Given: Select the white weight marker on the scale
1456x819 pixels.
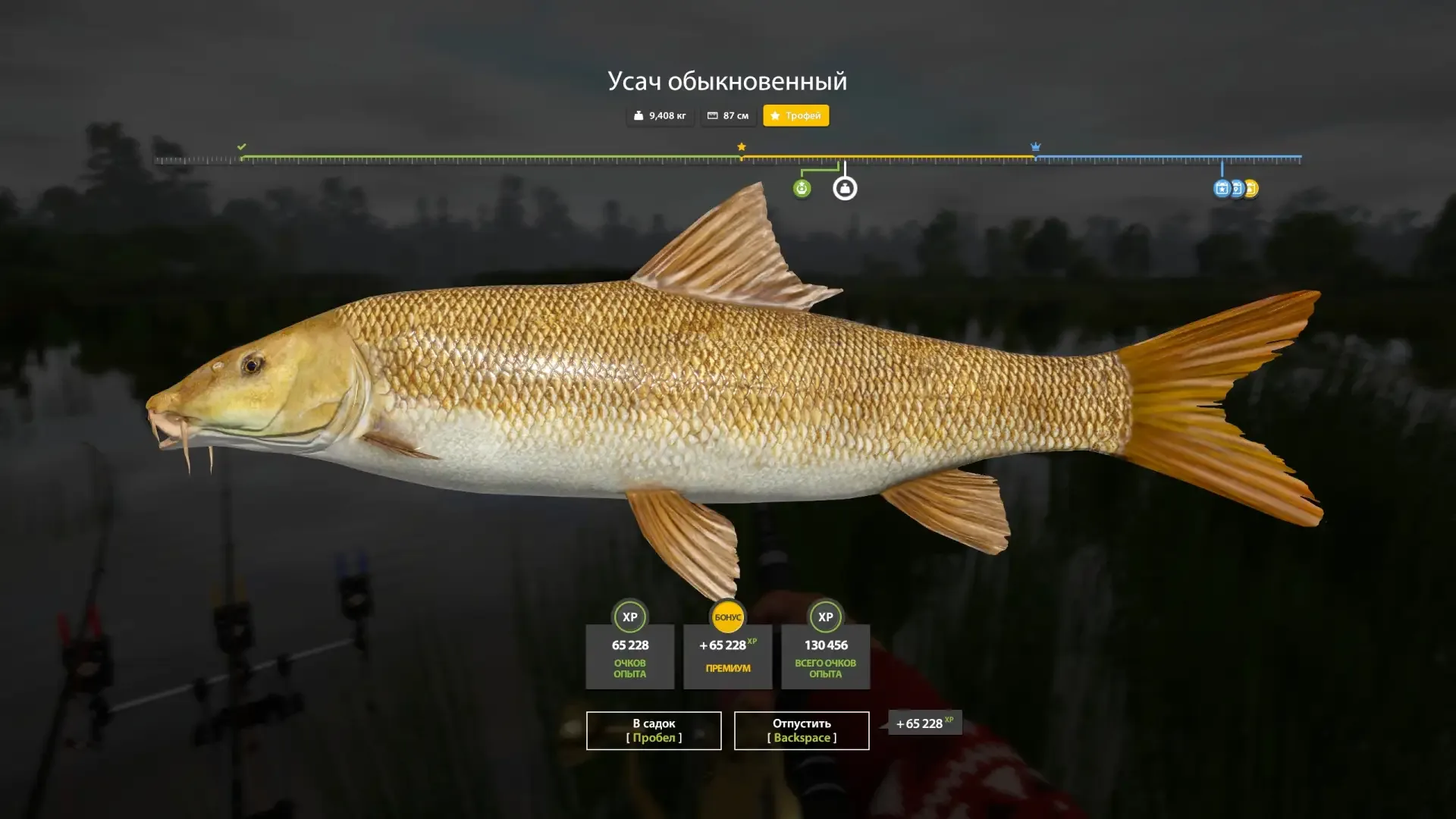Looking at the screenshot, I should click(x=845, y=188).
